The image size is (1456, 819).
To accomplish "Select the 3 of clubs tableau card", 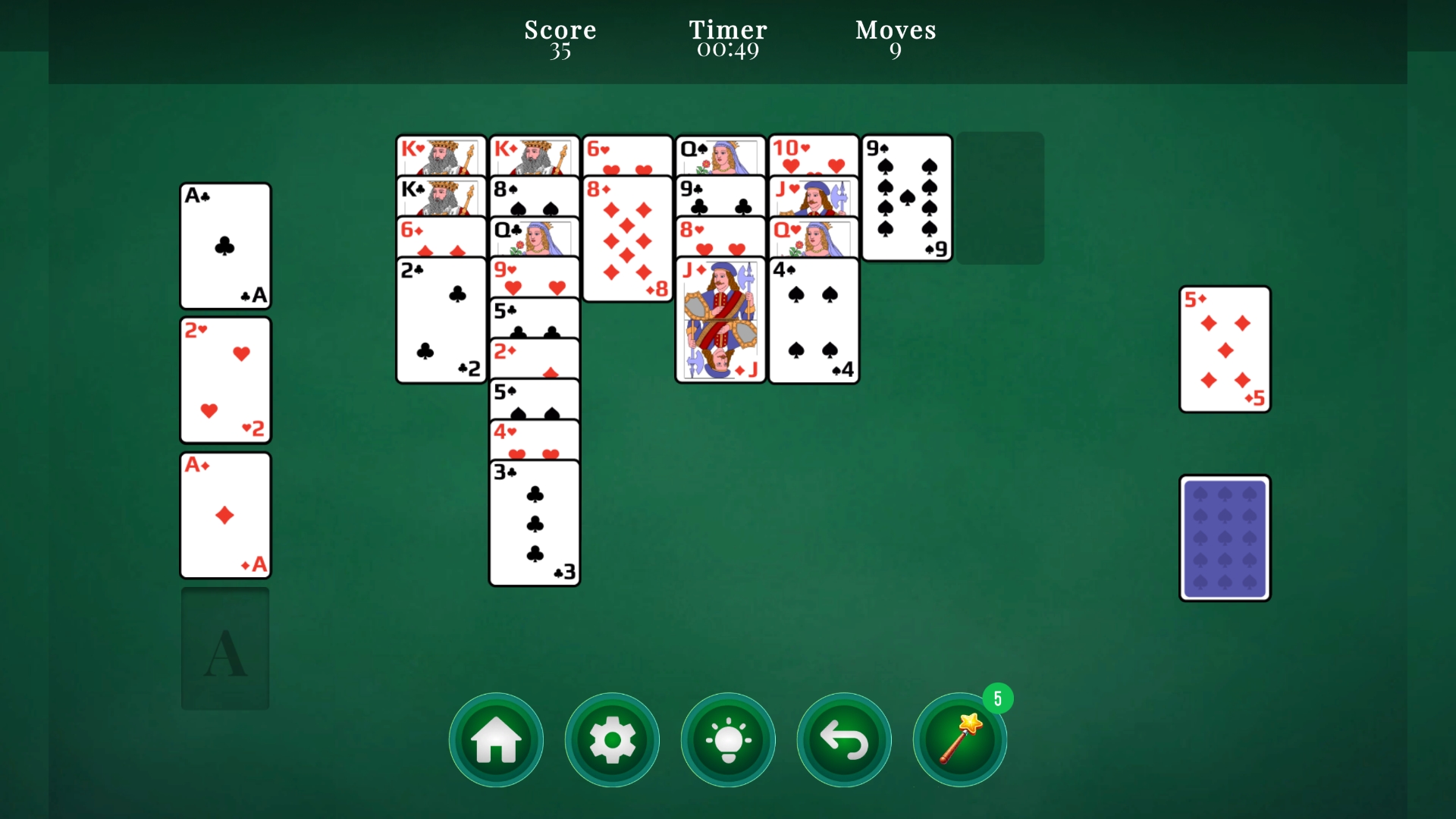I will pyautogui.click(x=534, y=523).
